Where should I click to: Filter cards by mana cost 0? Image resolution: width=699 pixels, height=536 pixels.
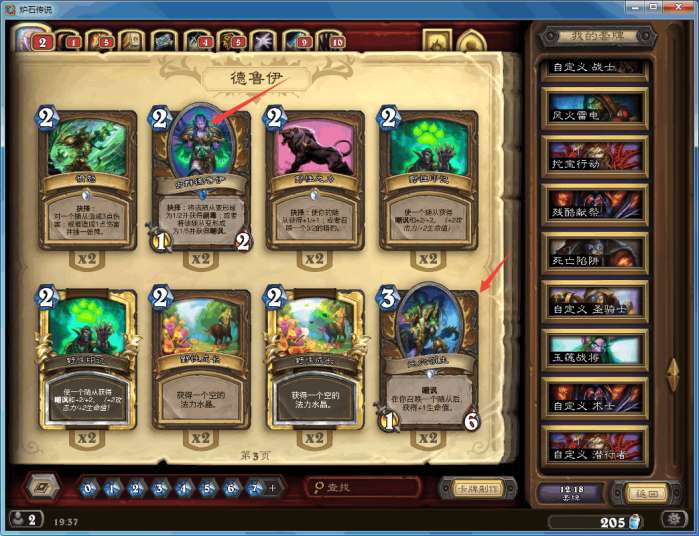click(90, 489)
